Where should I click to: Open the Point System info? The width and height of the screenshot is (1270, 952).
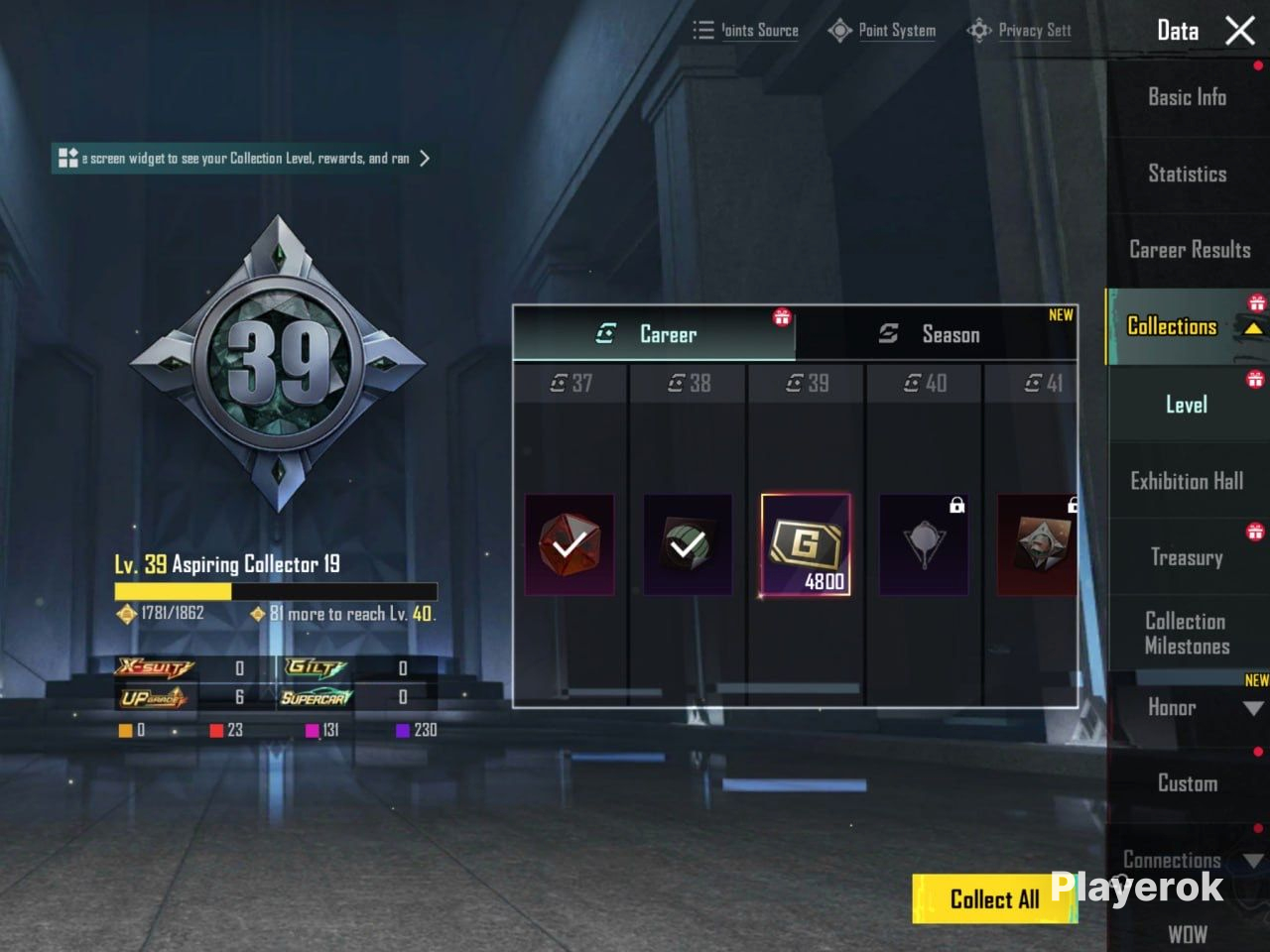click(882, 31)
